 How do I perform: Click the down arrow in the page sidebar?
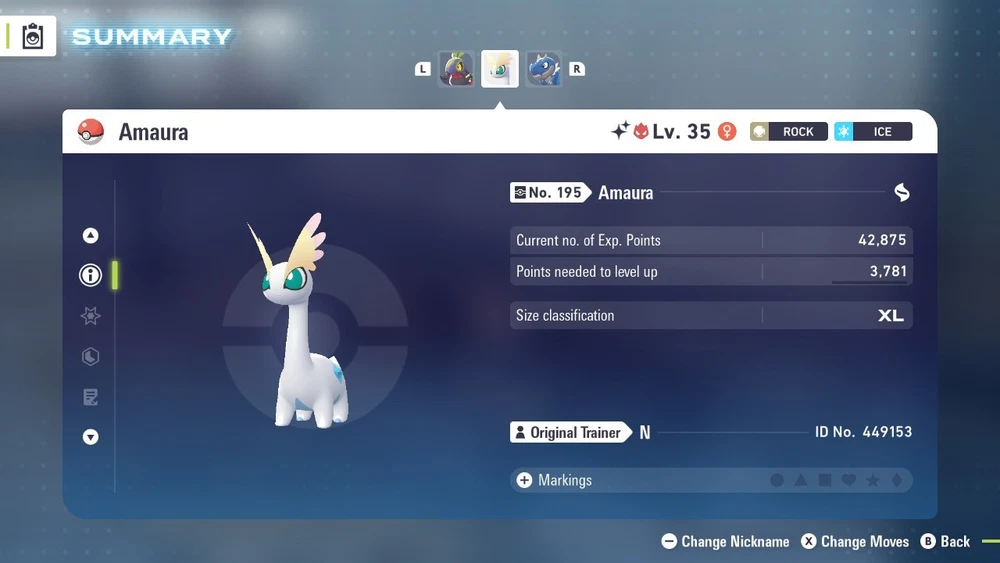pyautogui.click(x=91, y=437)
